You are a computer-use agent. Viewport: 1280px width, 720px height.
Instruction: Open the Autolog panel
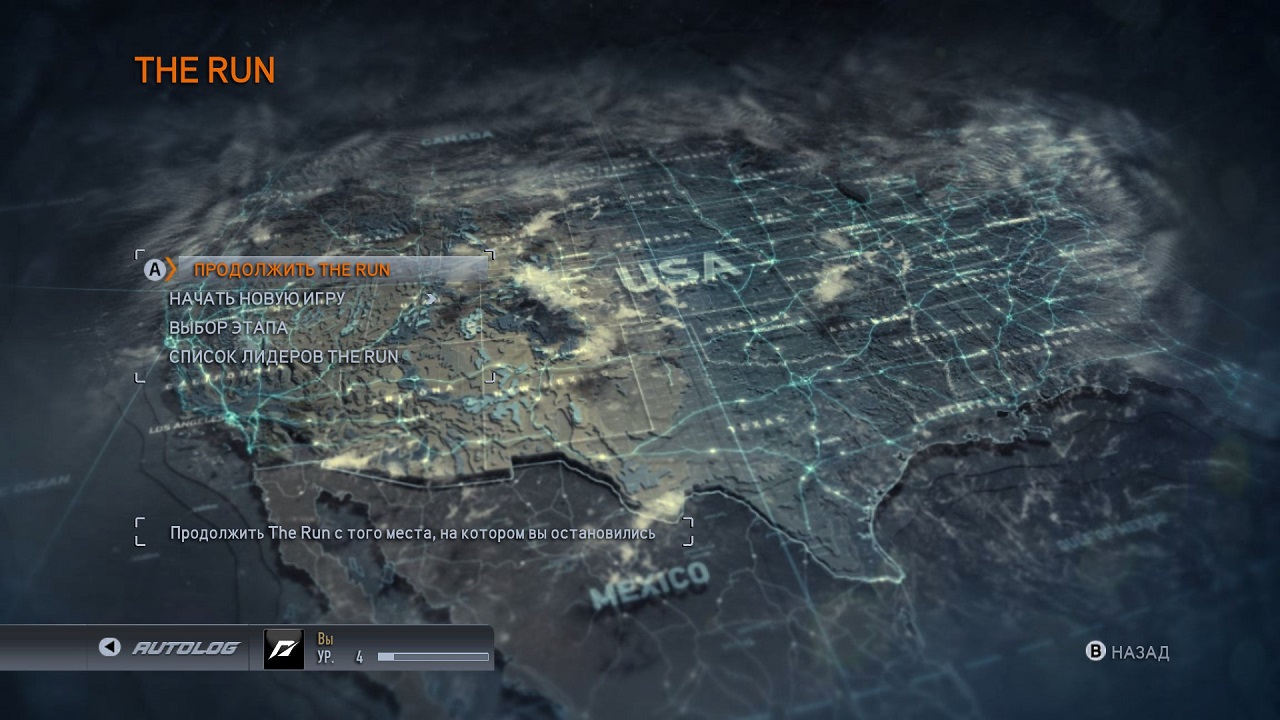point(172,648)
